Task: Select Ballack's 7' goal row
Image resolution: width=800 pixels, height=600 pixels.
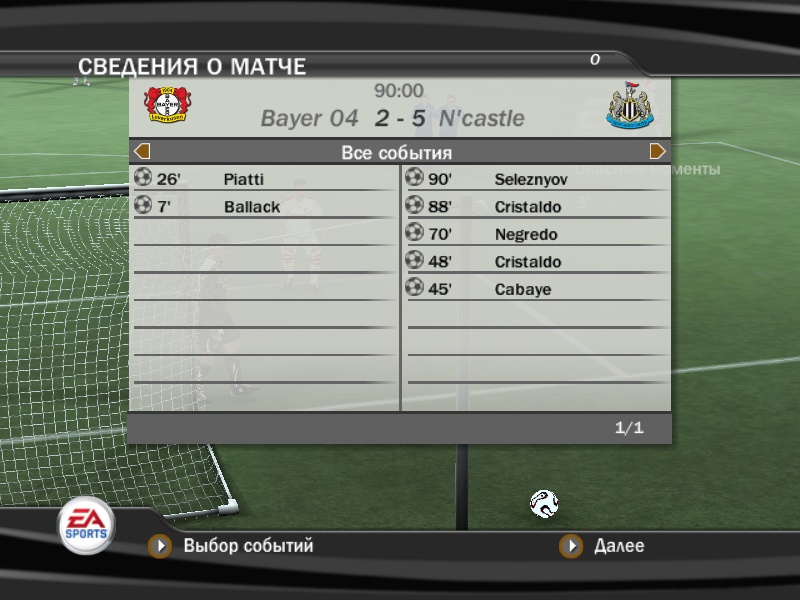Action: [x=264, y=207]
